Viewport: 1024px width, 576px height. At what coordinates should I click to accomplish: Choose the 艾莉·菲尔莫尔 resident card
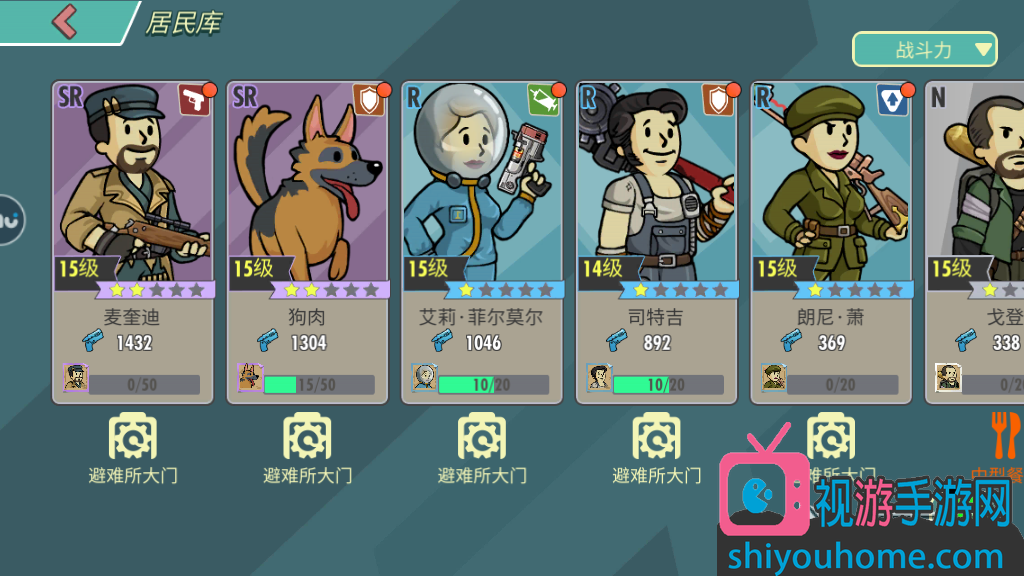pyautogui.click(x=482, y=242)
